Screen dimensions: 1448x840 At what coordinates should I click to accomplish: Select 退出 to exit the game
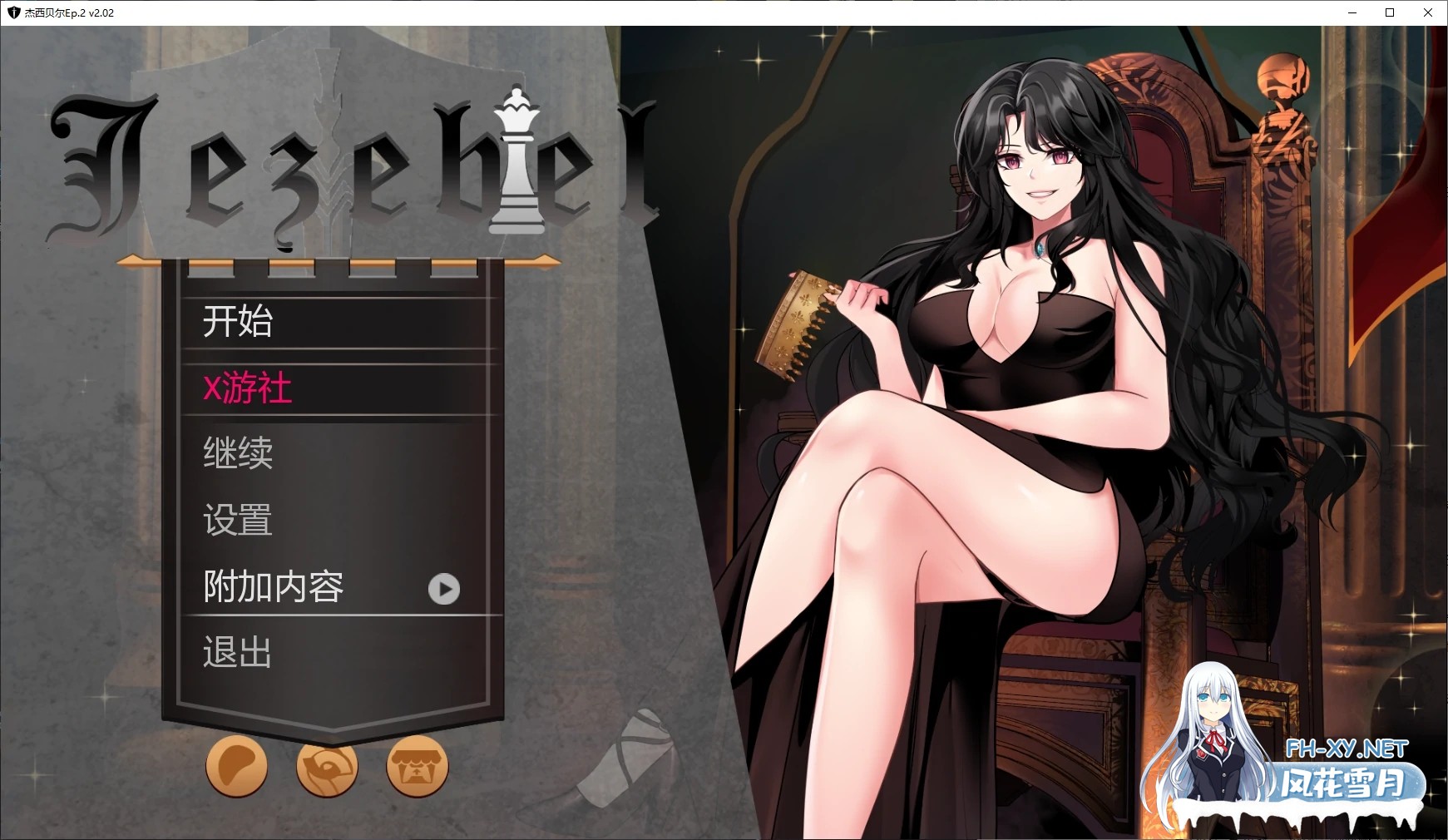pyautogui.click(x=235, y=654)
